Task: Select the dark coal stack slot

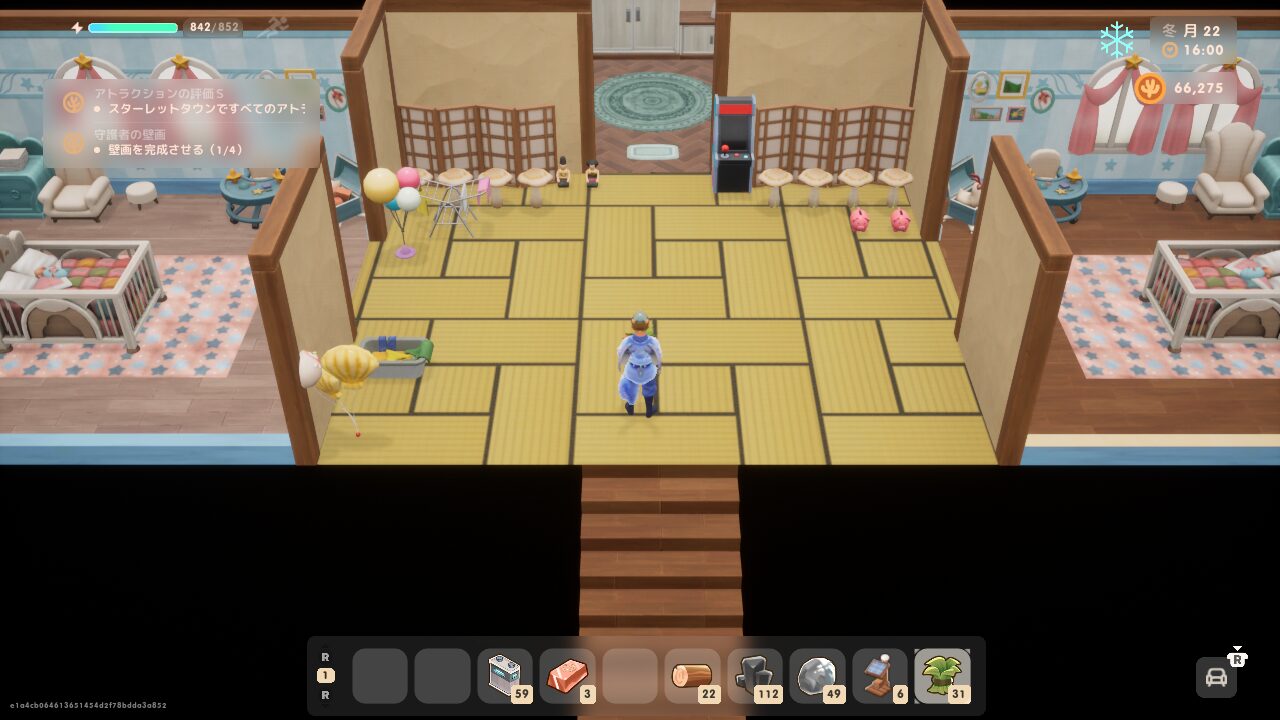Action: pyautogui.click(x=754, y=676)
